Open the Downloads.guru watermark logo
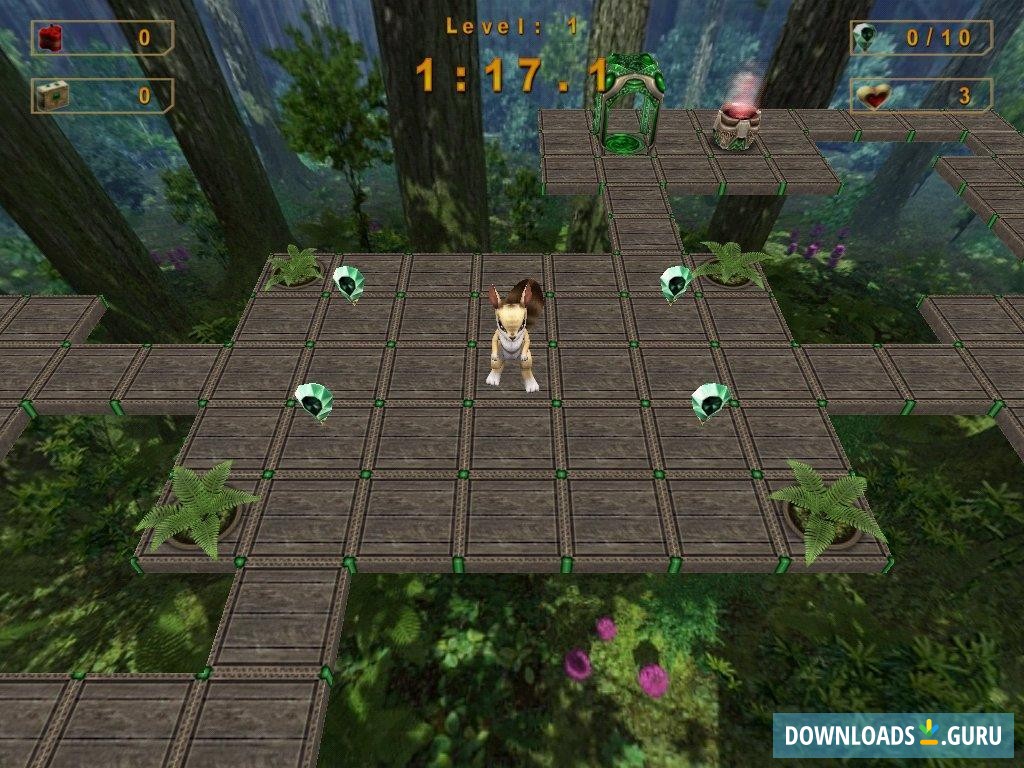This screenshot has height=768, width=1024. pyautogui.click(x=893, y=735)
